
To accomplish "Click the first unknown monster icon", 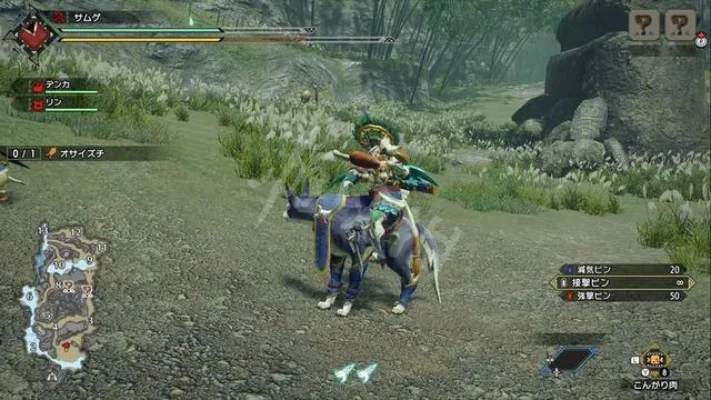I will click(x=645, y=25).
